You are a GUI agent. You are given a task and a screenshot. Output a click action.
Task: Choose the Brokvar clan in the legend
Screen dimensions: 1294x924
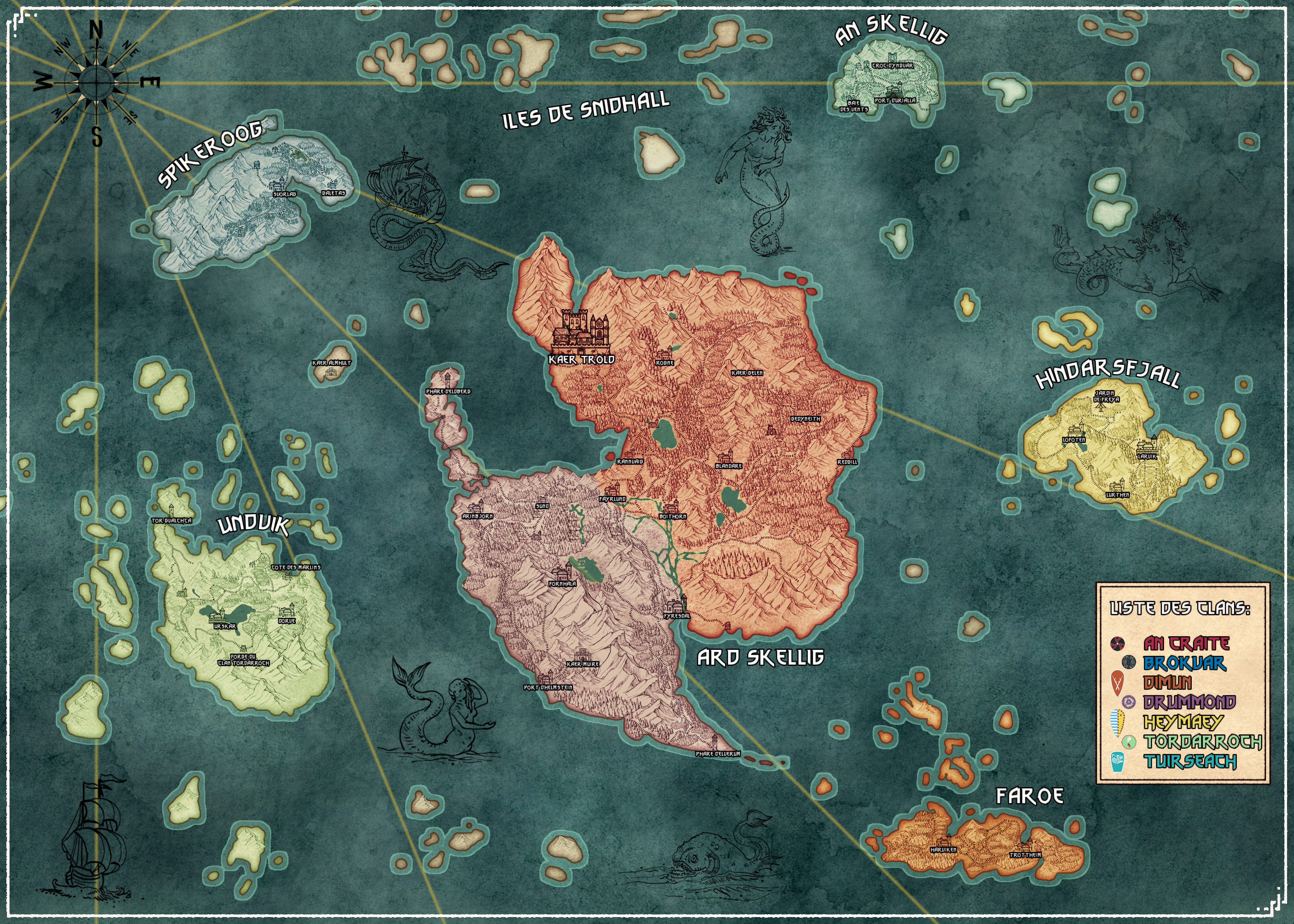click(1184, 663)
